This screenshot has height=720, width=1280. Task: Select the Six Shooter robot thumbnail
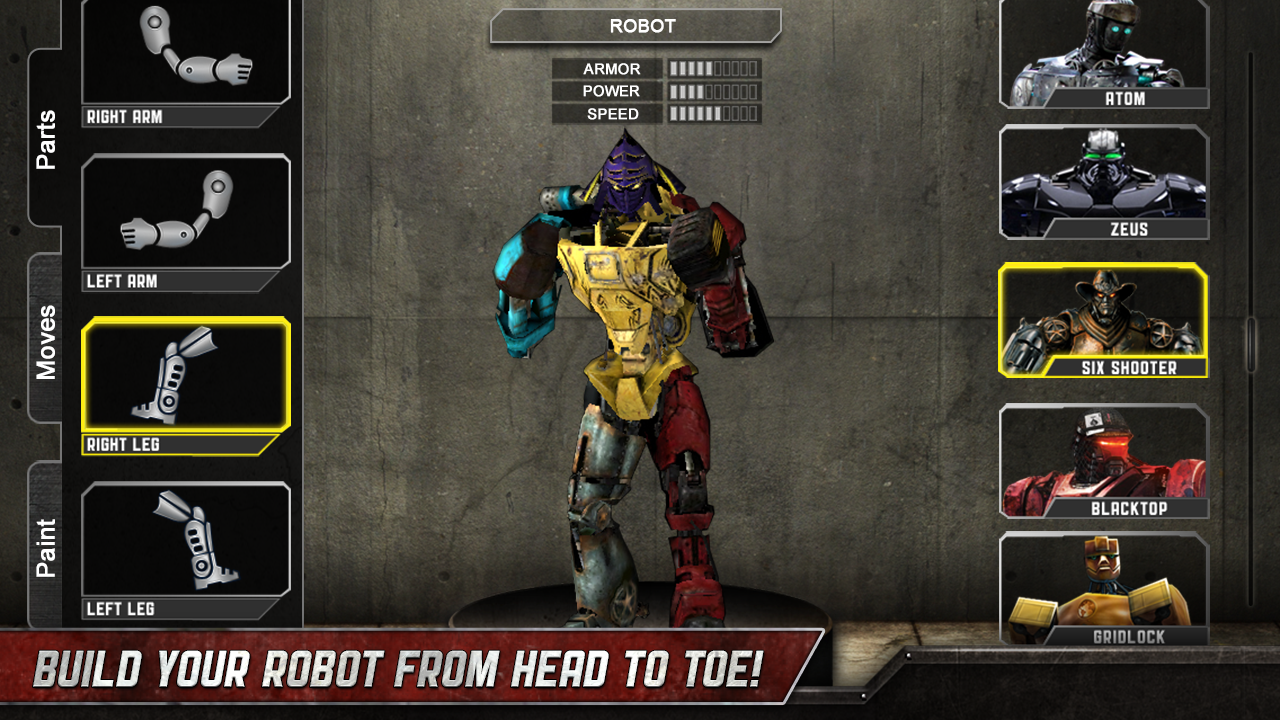(x=1103, y=318)
